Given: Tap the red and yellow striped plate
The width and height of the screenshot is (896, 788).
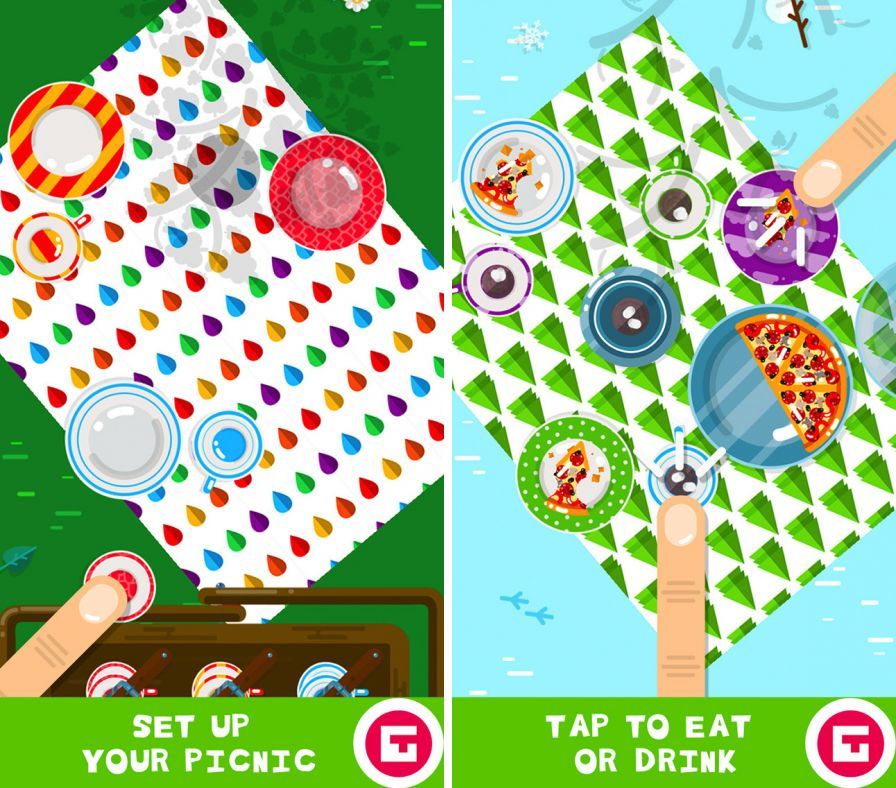Looking at the screenshot, I should point(66,139).
